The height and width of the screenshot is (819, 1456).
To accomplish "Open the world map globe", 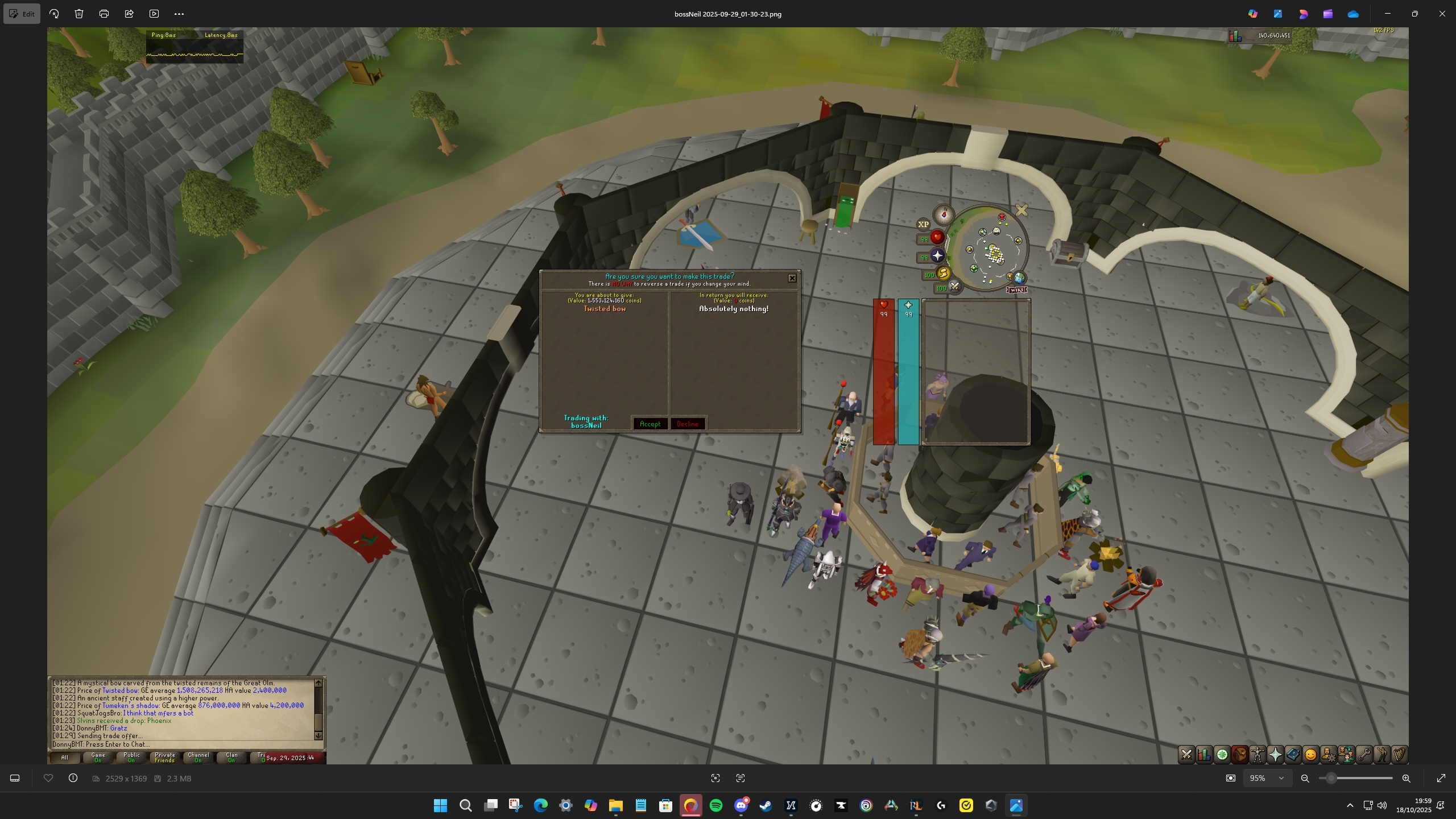I will point(1019,278).
